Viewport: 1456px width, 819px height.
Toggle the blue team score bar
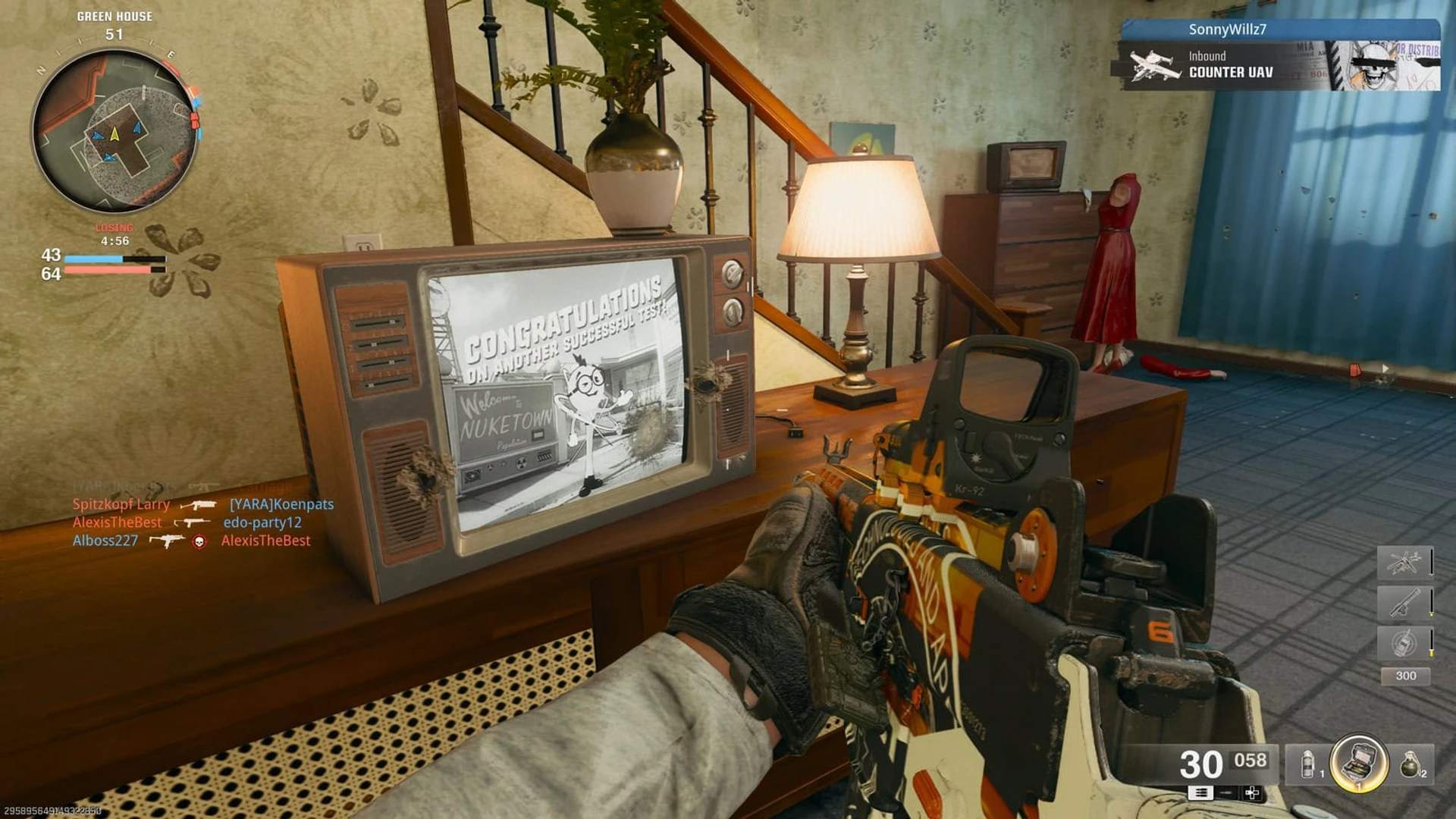click(114, 257)
